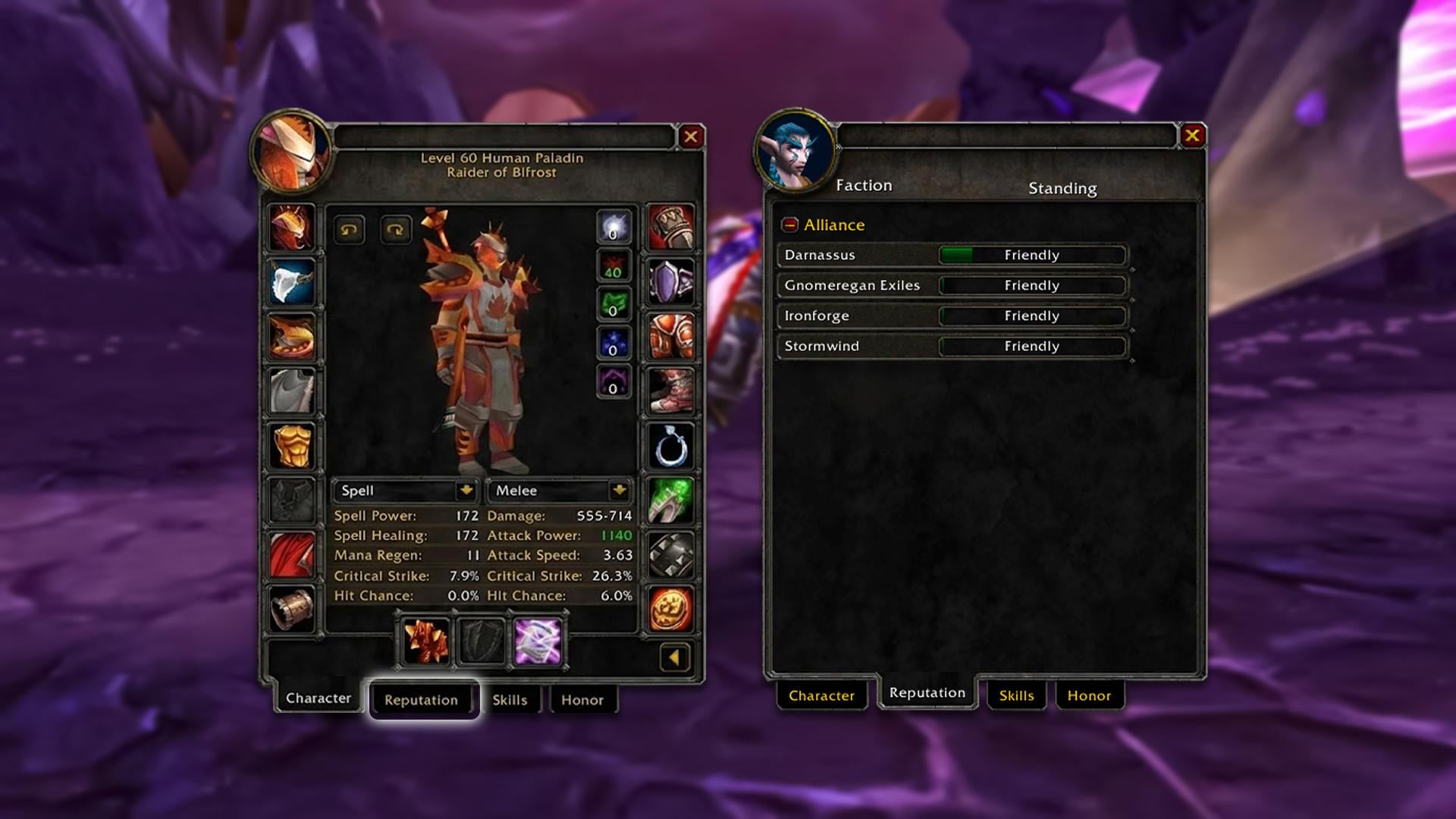1456x819 pixels.
Task: Switch to the Skills tab in the paladin window
Action: [510, 700]
